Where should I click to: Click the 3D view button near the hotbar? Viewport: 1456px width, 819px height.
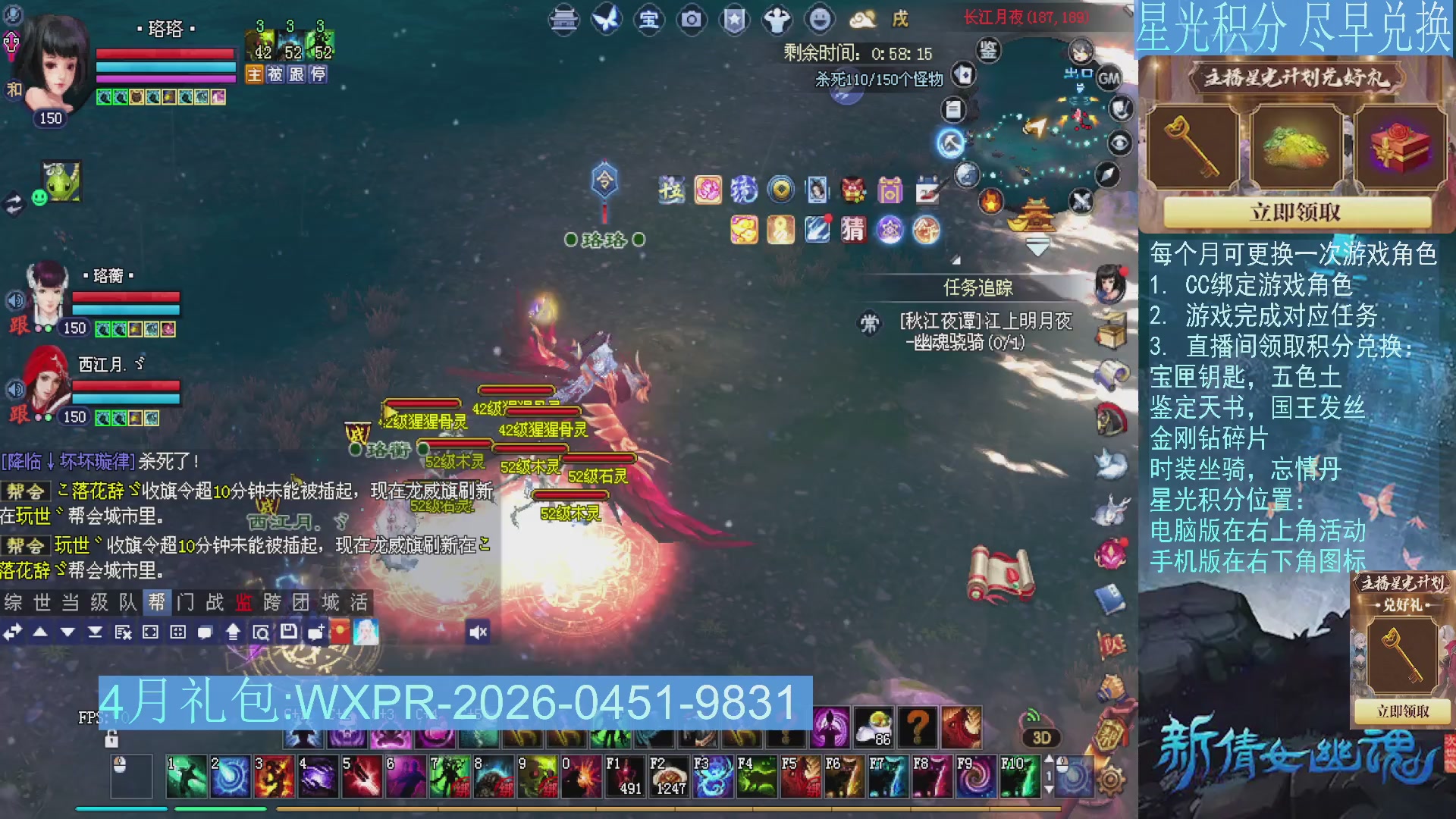1040,737
